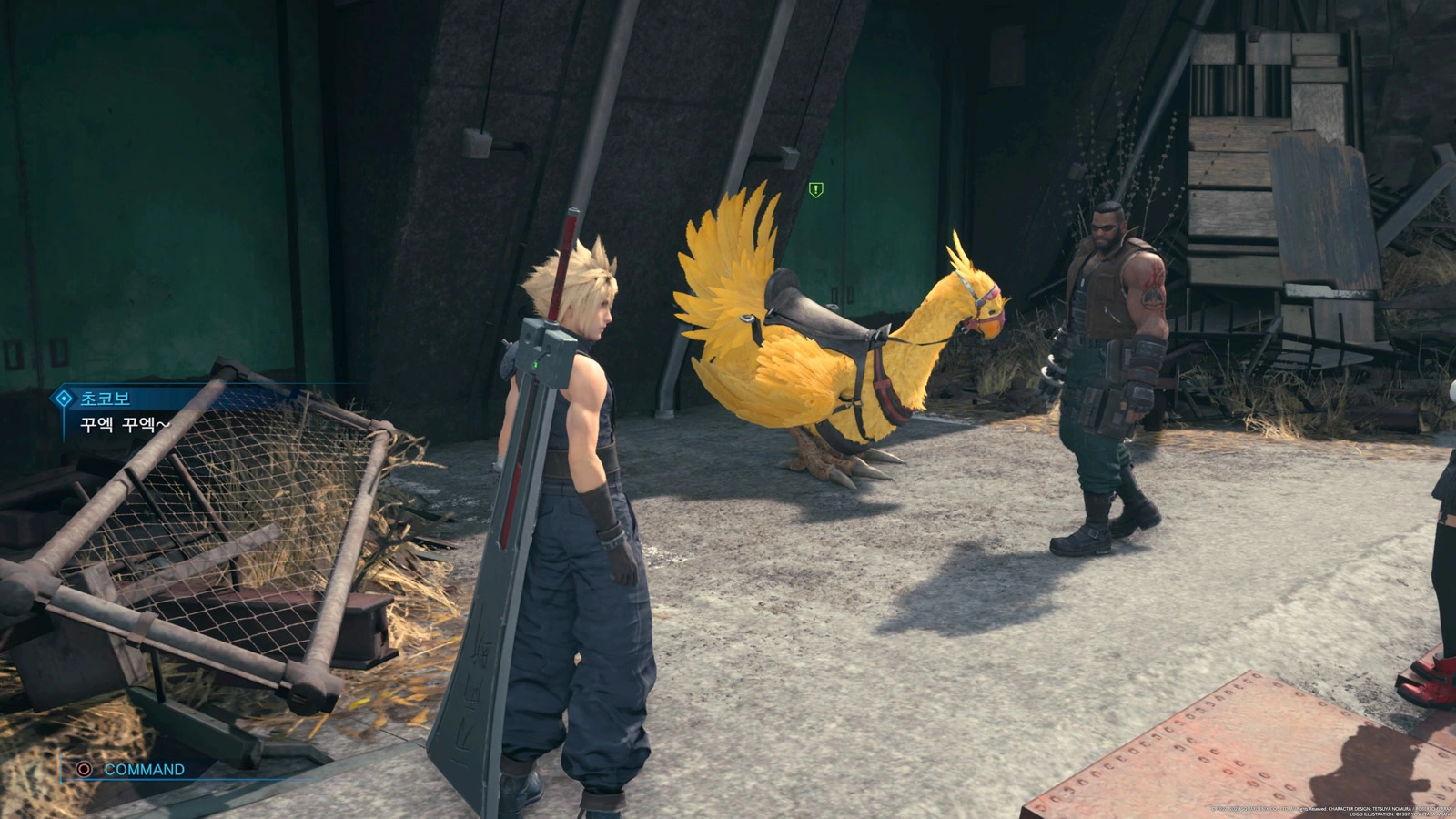Click the green exclamation quest marker

pyautogui.click(x=816, y=190)
